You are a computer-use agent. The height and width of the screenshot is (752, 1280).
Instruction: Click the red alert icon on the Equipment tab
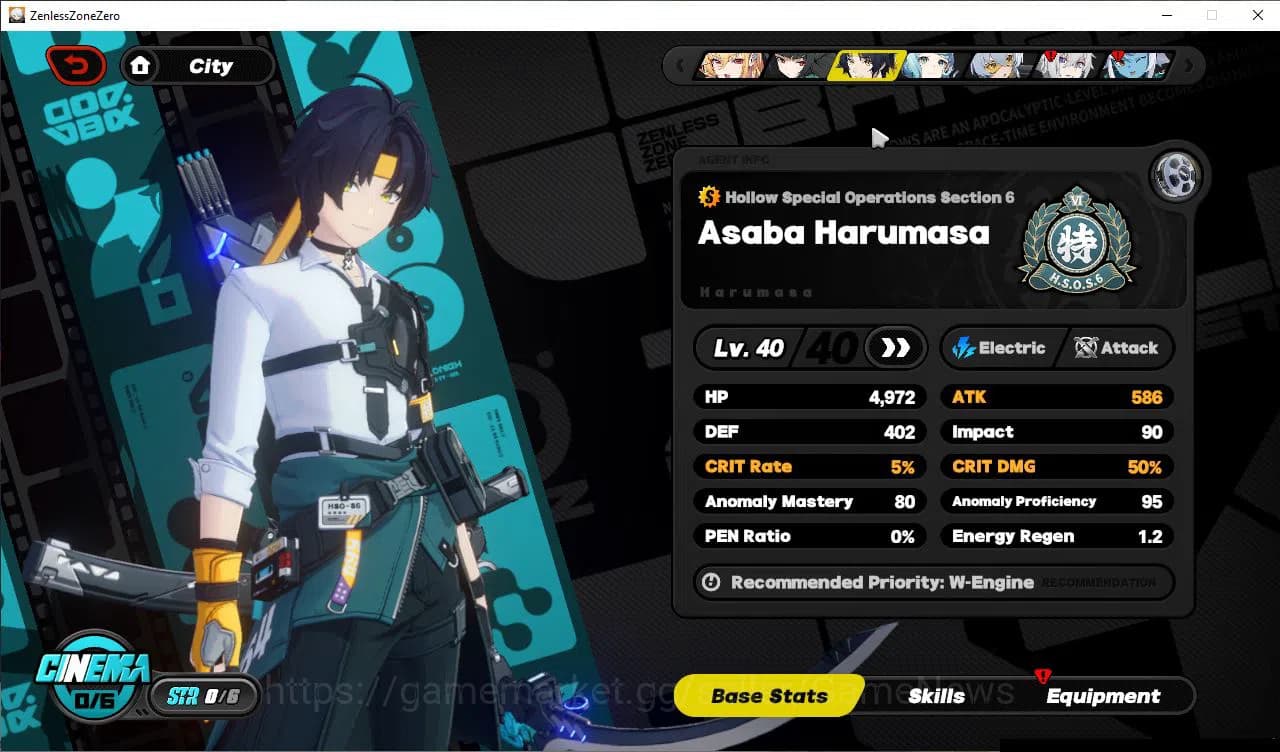point(1043,677)
